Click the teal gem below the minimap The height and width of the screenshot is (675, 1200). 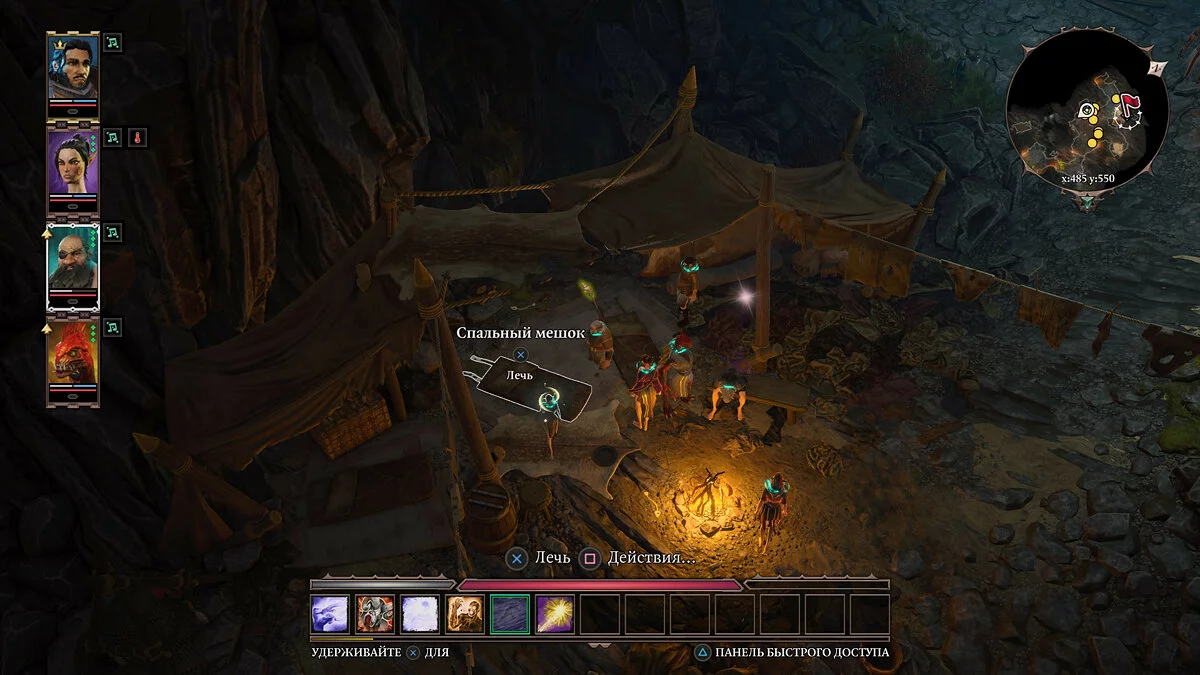(1087, 201)
